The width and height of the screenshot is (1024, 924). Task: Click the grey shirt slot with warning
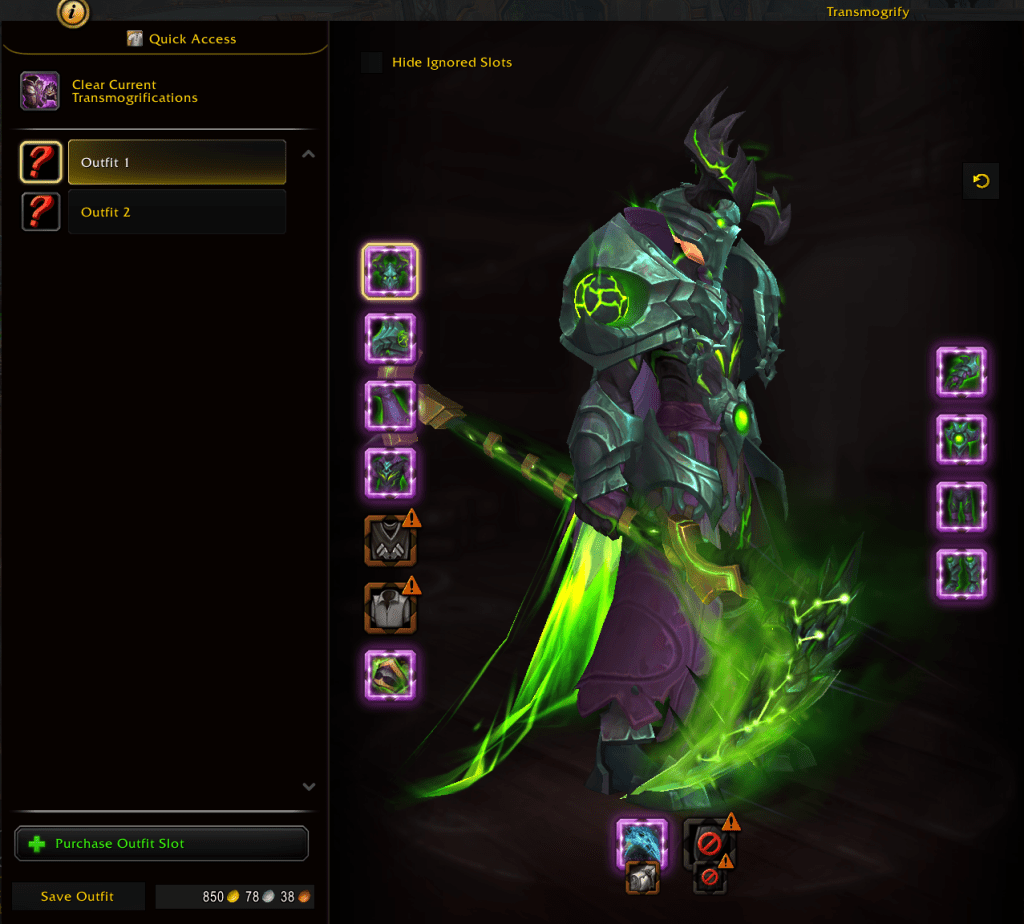[390, 608]
